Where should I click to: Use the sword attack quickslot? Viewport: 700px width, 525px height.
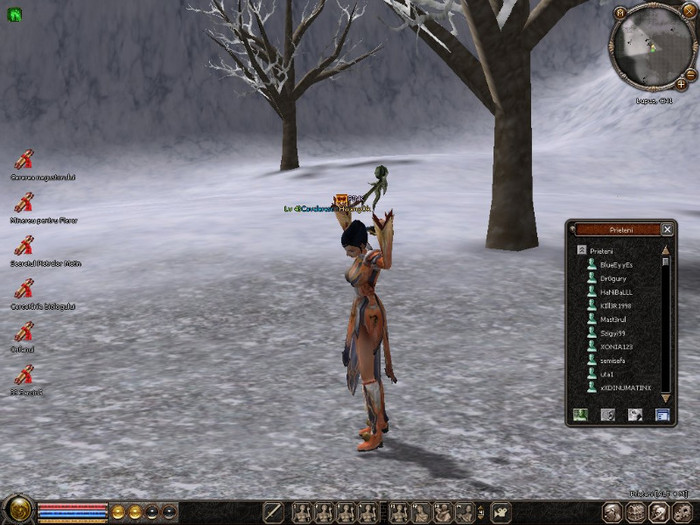[273, 512]
